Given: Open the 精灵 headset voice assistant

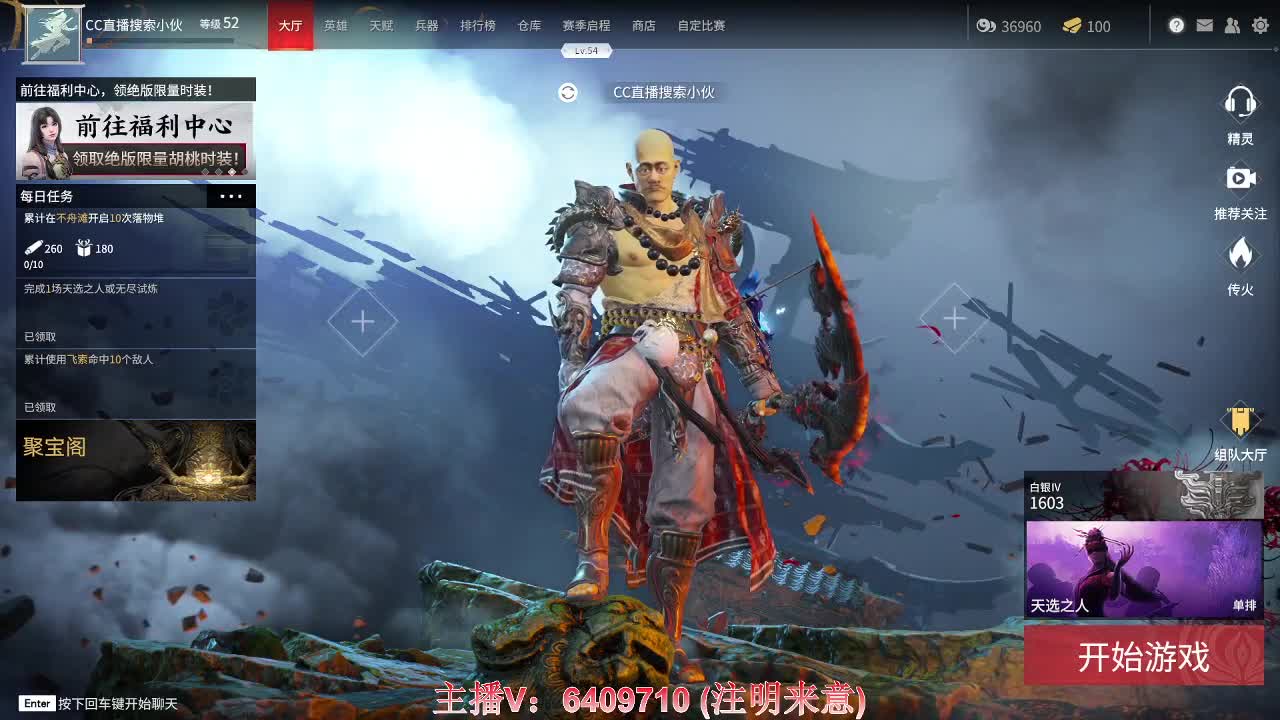Looking at the screenshot, I should point(1241,112).
